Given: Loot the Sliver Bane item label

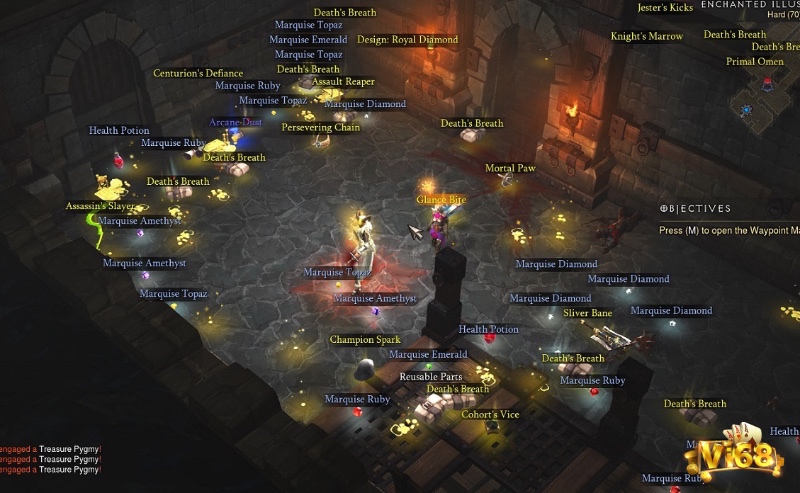Looking at the screenshot, I should pyautogui.click(x=587, y=313).
